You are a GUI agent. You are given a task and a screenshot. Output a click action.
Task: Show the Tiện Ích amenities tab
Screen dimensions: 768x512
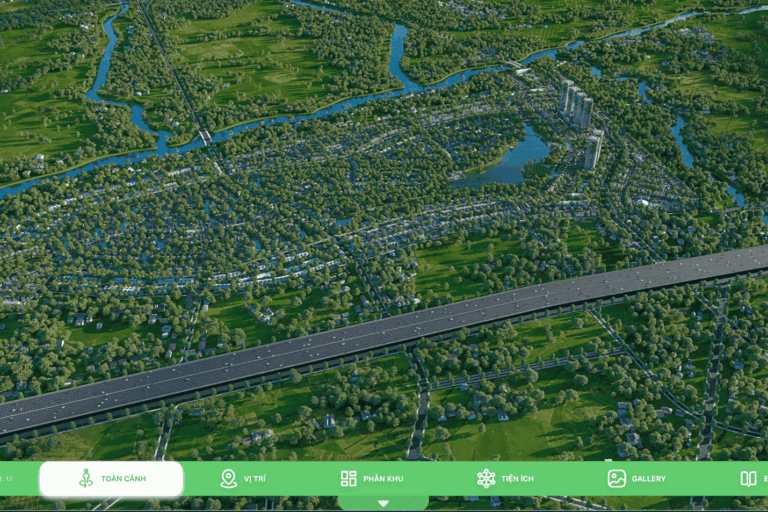505,479
